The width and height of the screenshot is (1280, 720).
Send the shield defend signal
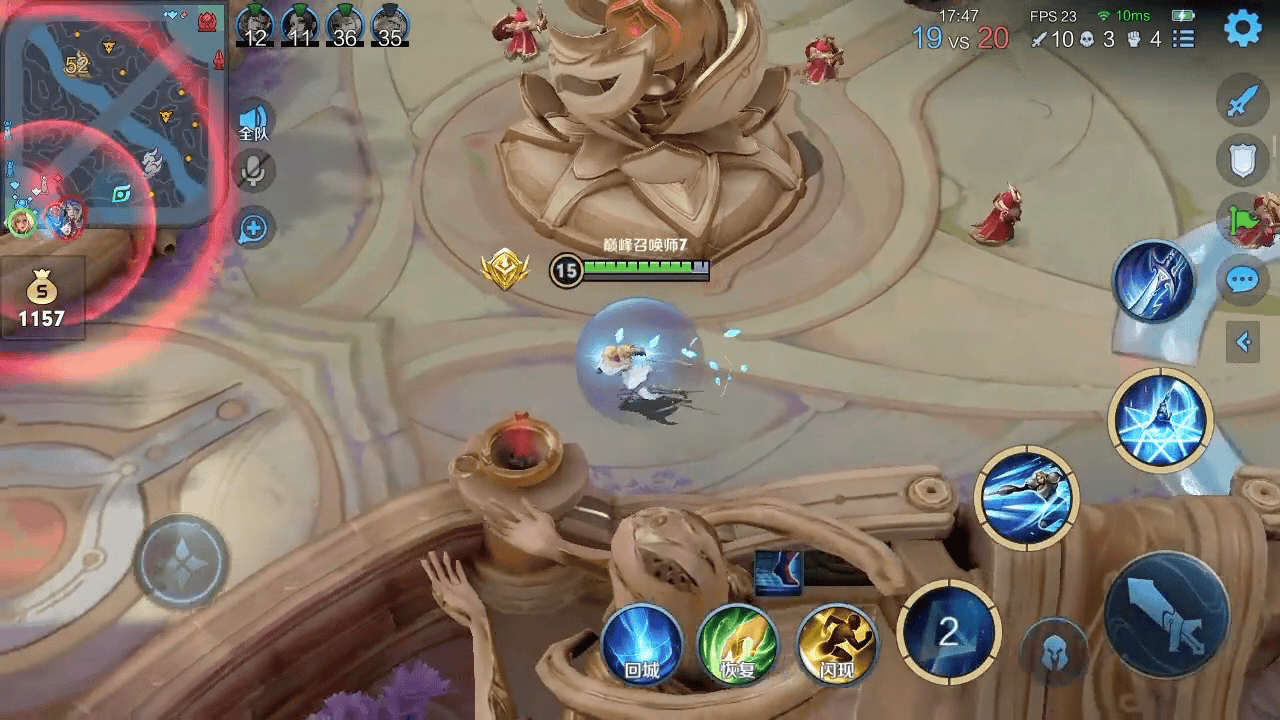pyautogui.click(x=1242, y=160)
